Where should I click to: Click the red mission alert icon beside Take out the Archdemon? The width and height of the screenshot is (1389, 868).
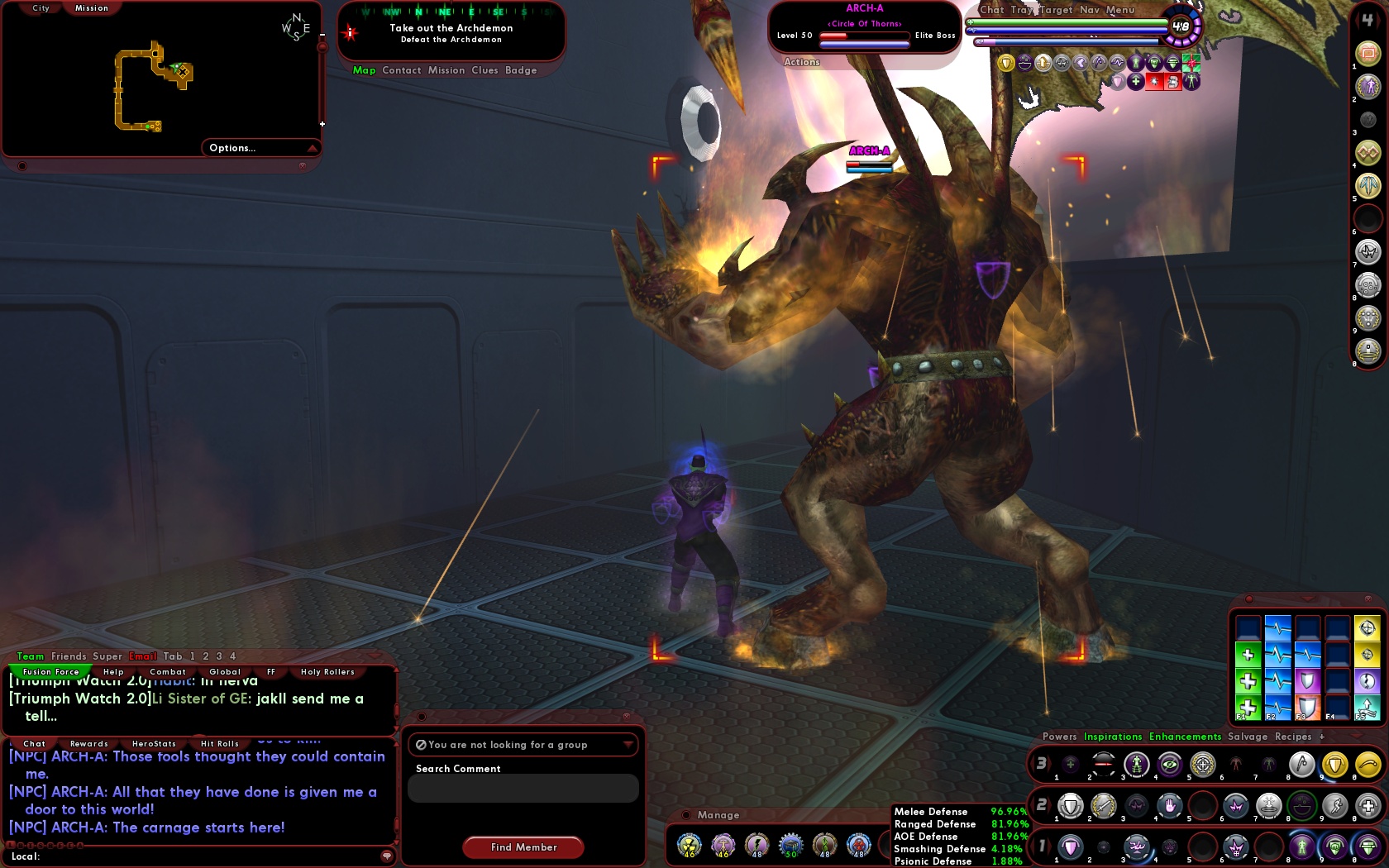tap(349, 33)
